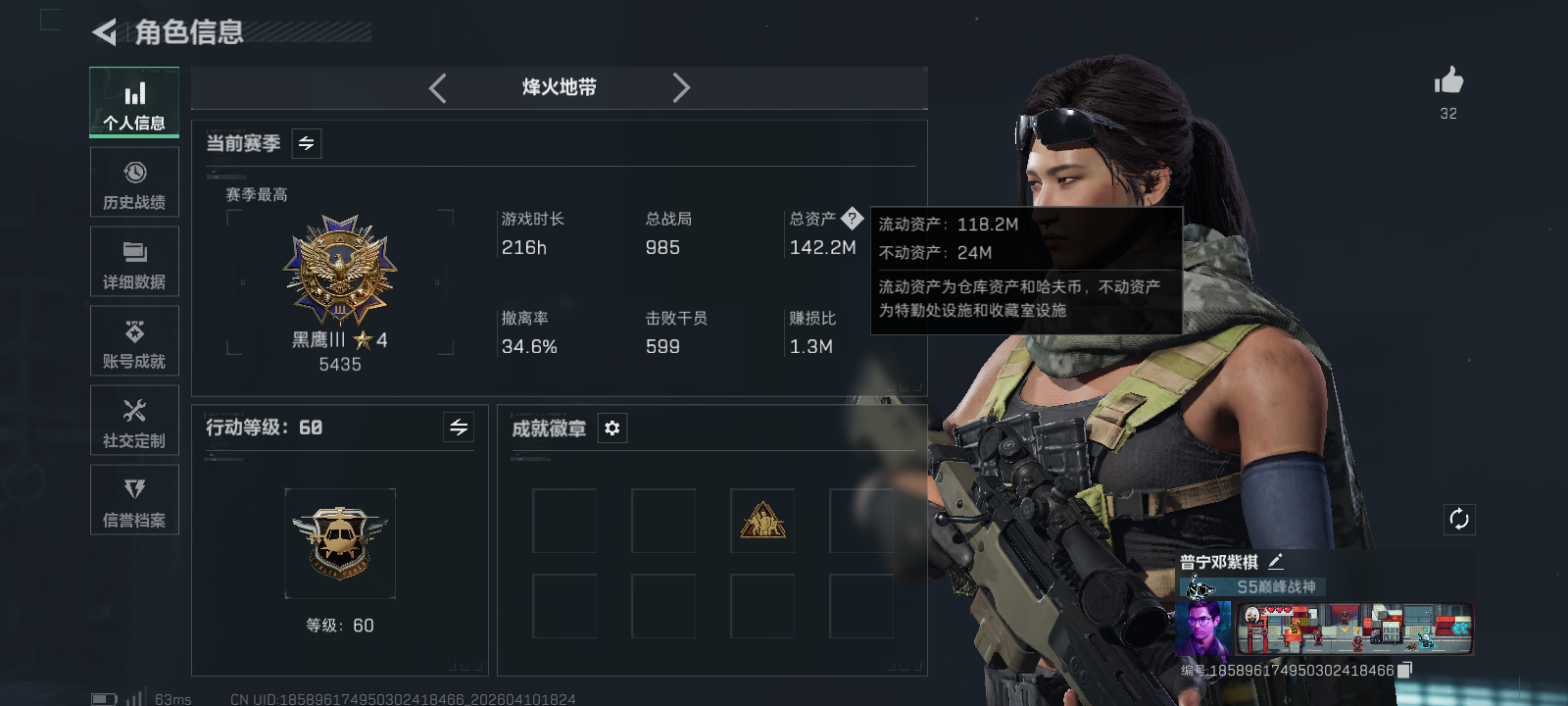
Task: Select the 个人信息 tab
Action: click(134, 102)
